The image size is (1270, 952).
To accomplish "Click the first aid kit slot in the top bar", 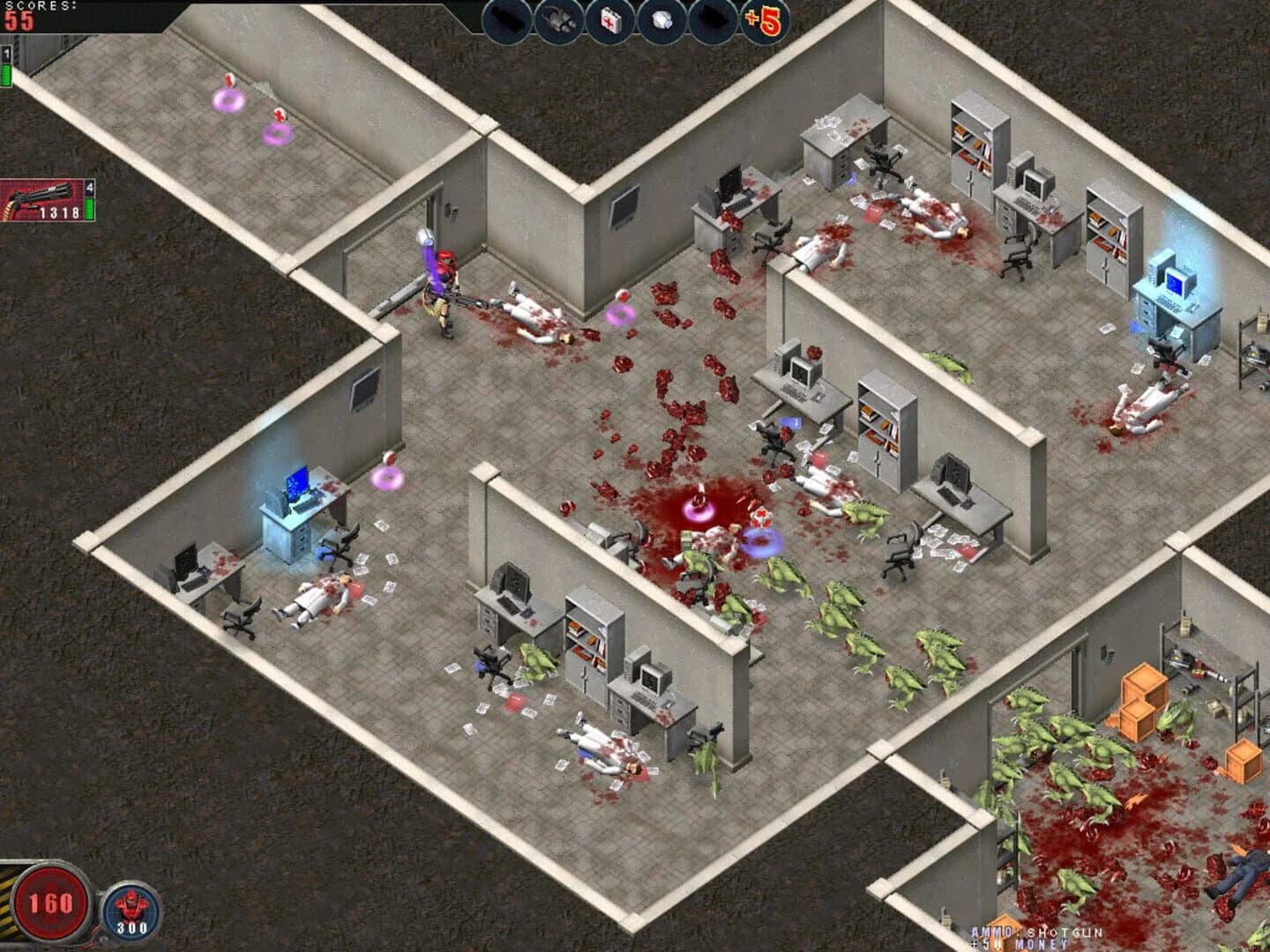I will point(609,20).
